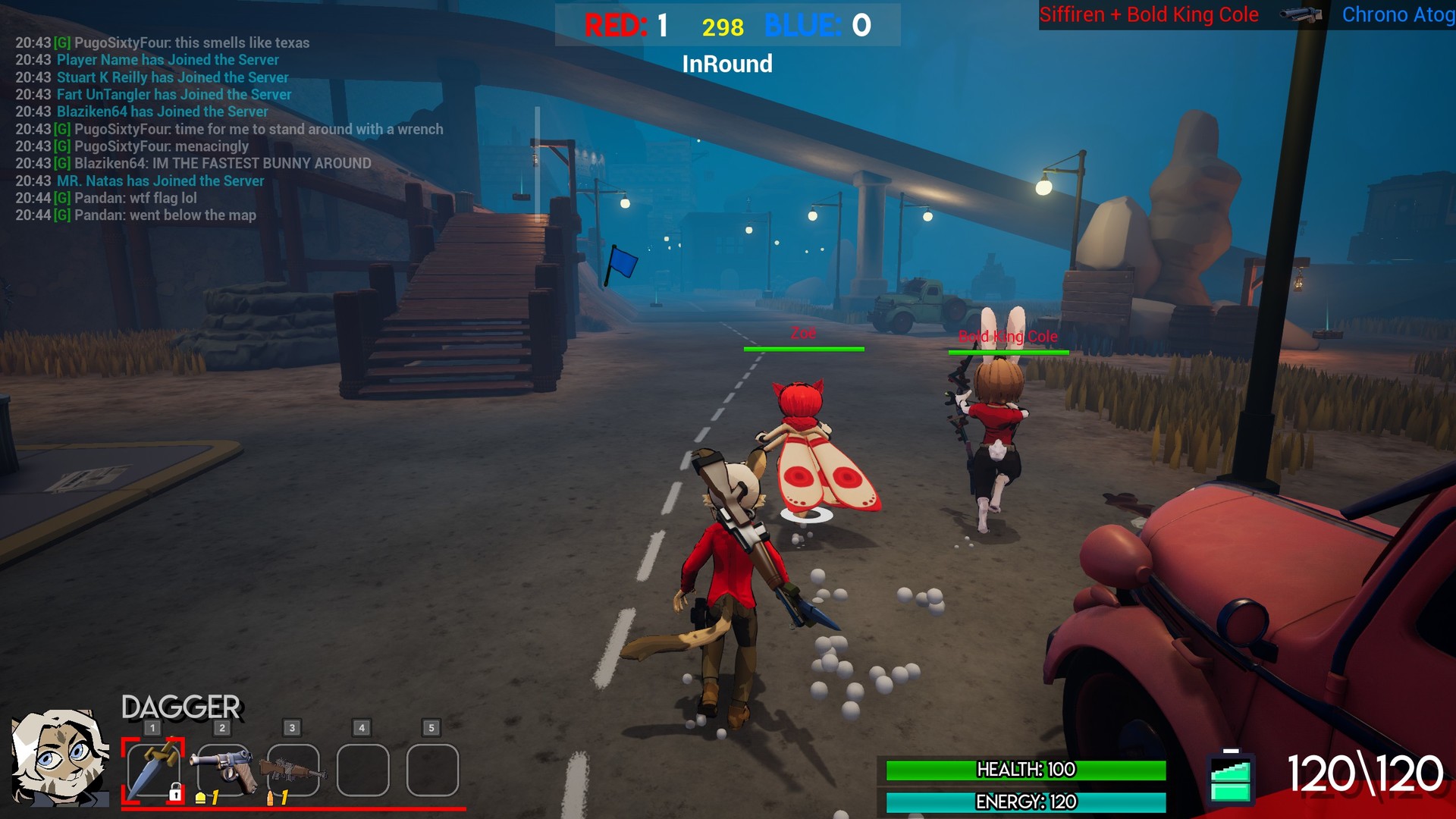
Task: Click the Siffiren + Bold King Cole kill feed entry
Action: tap(1148, 14)
